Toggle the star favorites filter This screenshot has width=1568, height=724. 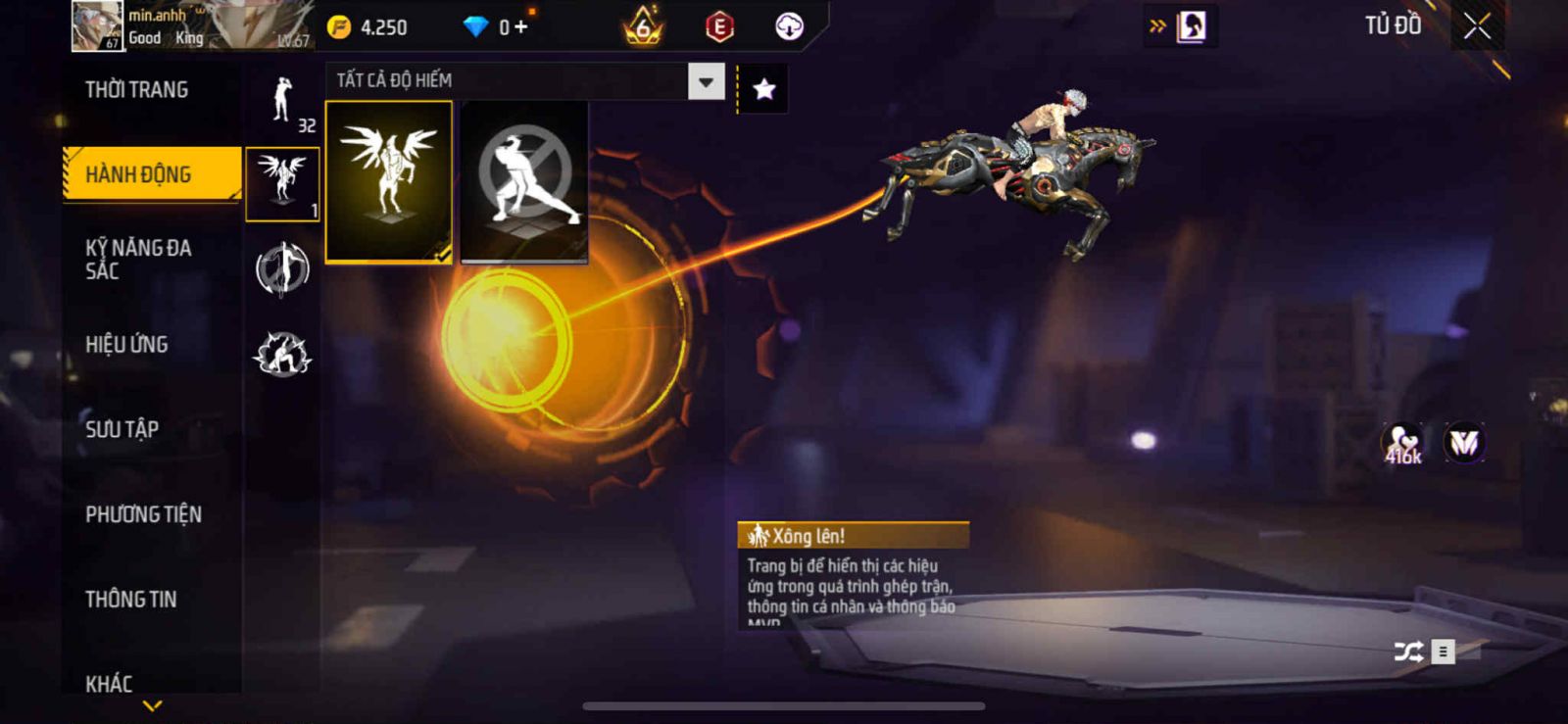pyautogui.click(x=763, y=90)
